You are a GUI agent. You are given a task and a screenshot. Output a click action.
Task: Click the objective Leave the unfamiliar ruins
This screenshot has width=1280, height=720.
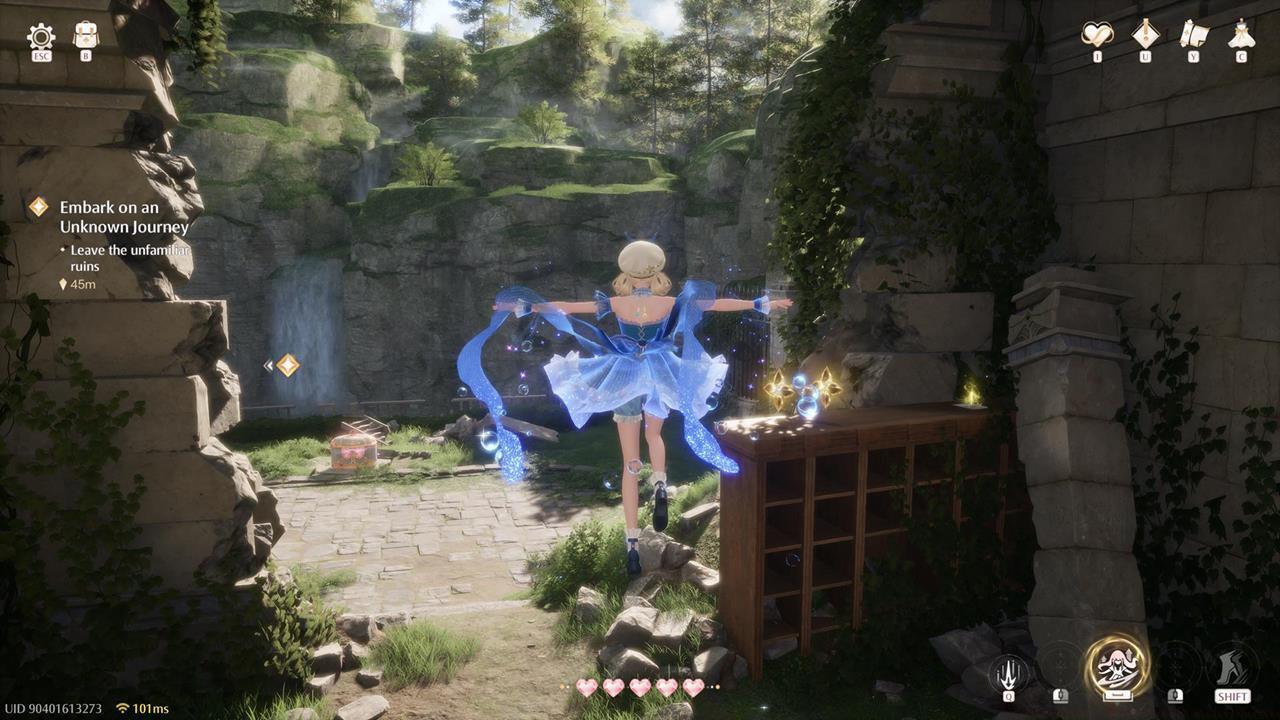pos(124,258)
